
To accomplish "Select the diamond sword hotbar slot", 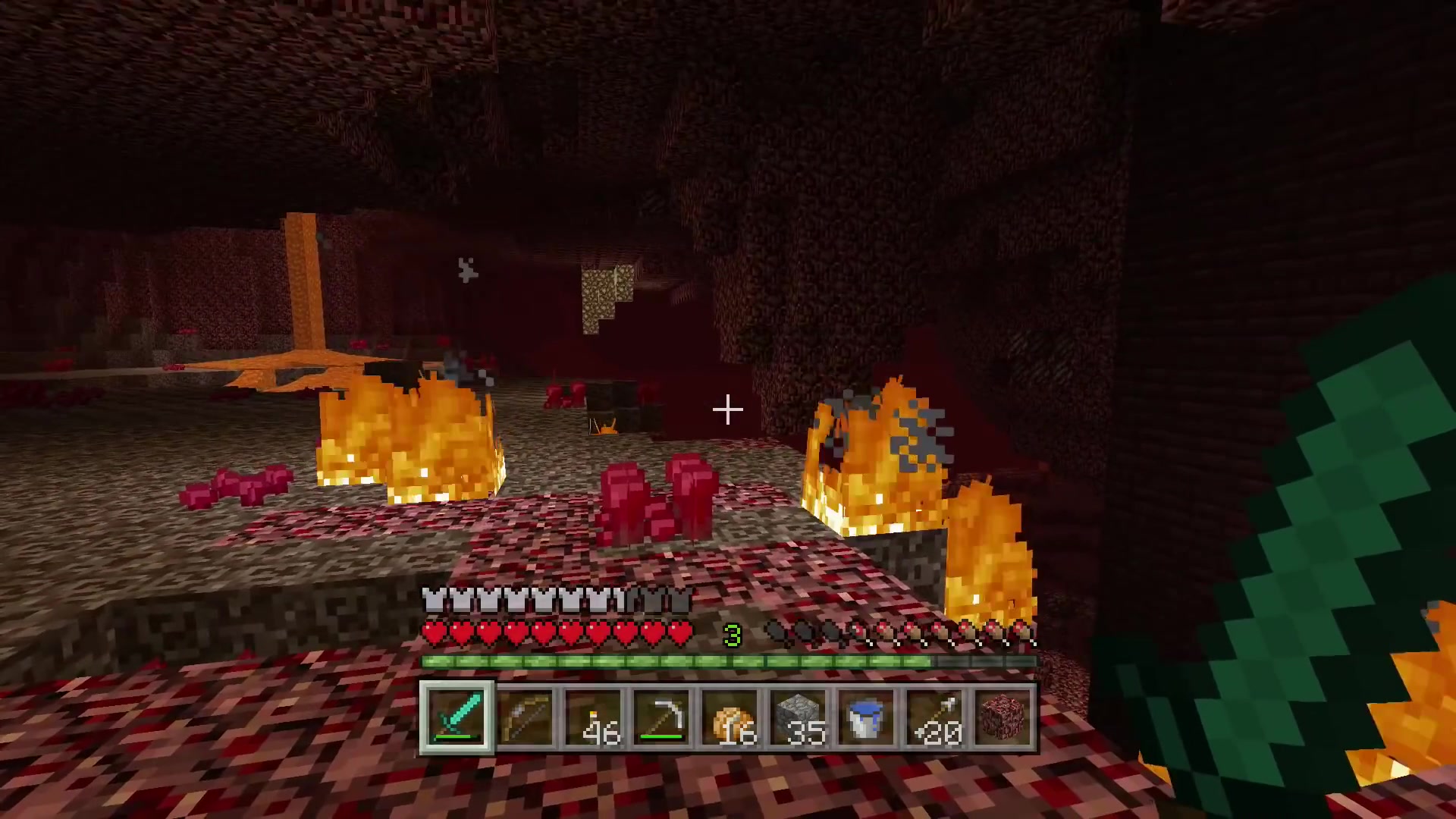I will (x=457, y=717).
